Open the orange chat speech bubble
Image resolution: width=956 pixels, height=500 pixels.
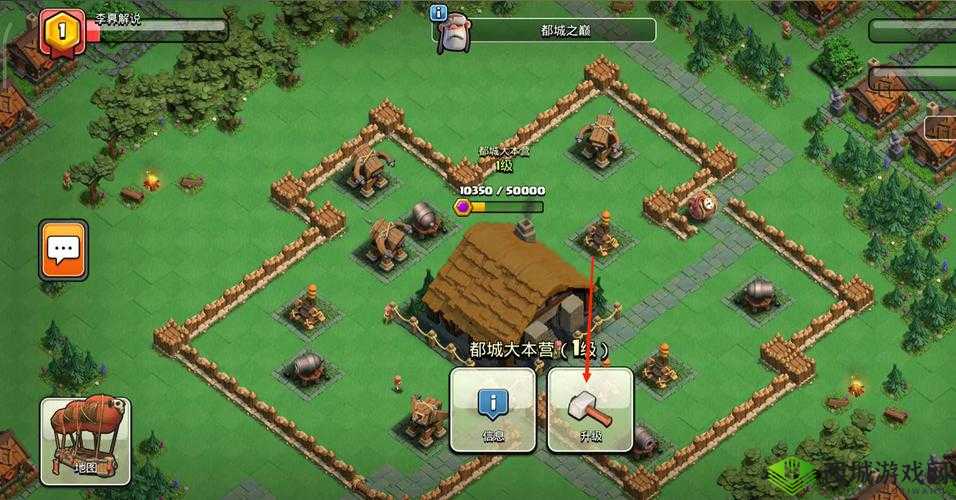coord(64,250)
